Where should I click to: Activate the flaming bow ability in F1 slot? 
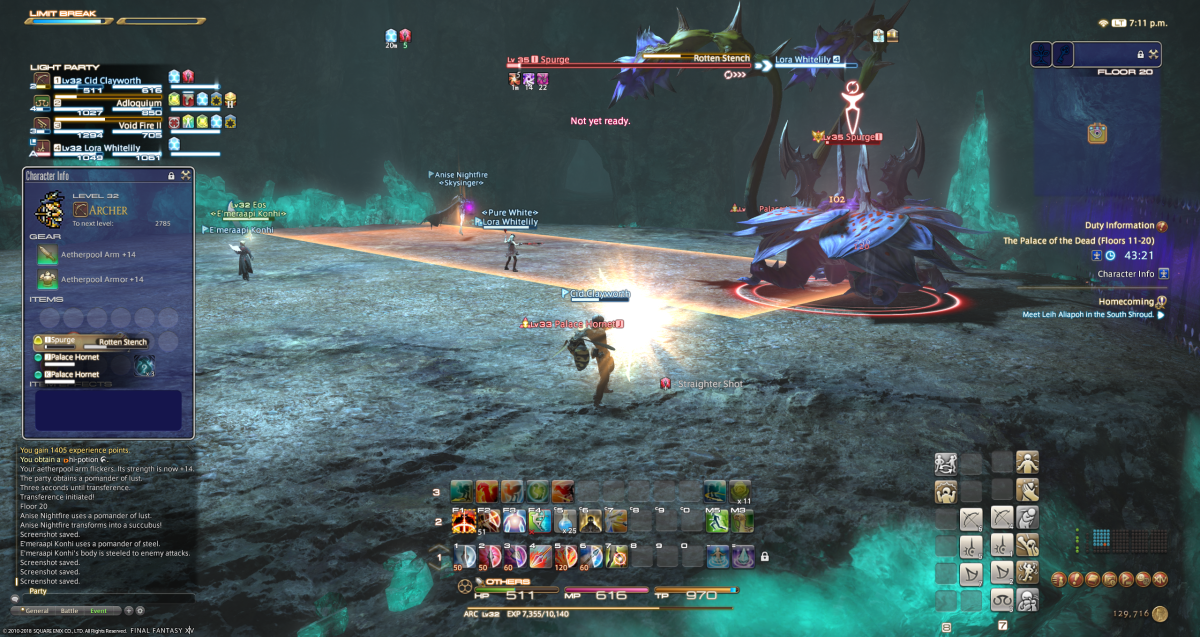coord(464,522)
